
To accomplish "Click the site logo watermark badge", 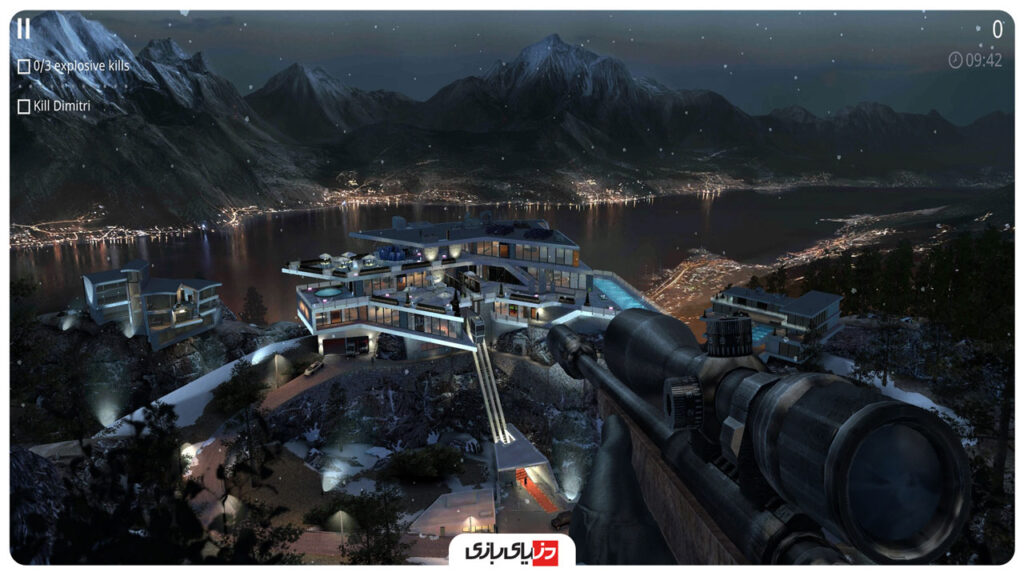I will coord(511,551).
